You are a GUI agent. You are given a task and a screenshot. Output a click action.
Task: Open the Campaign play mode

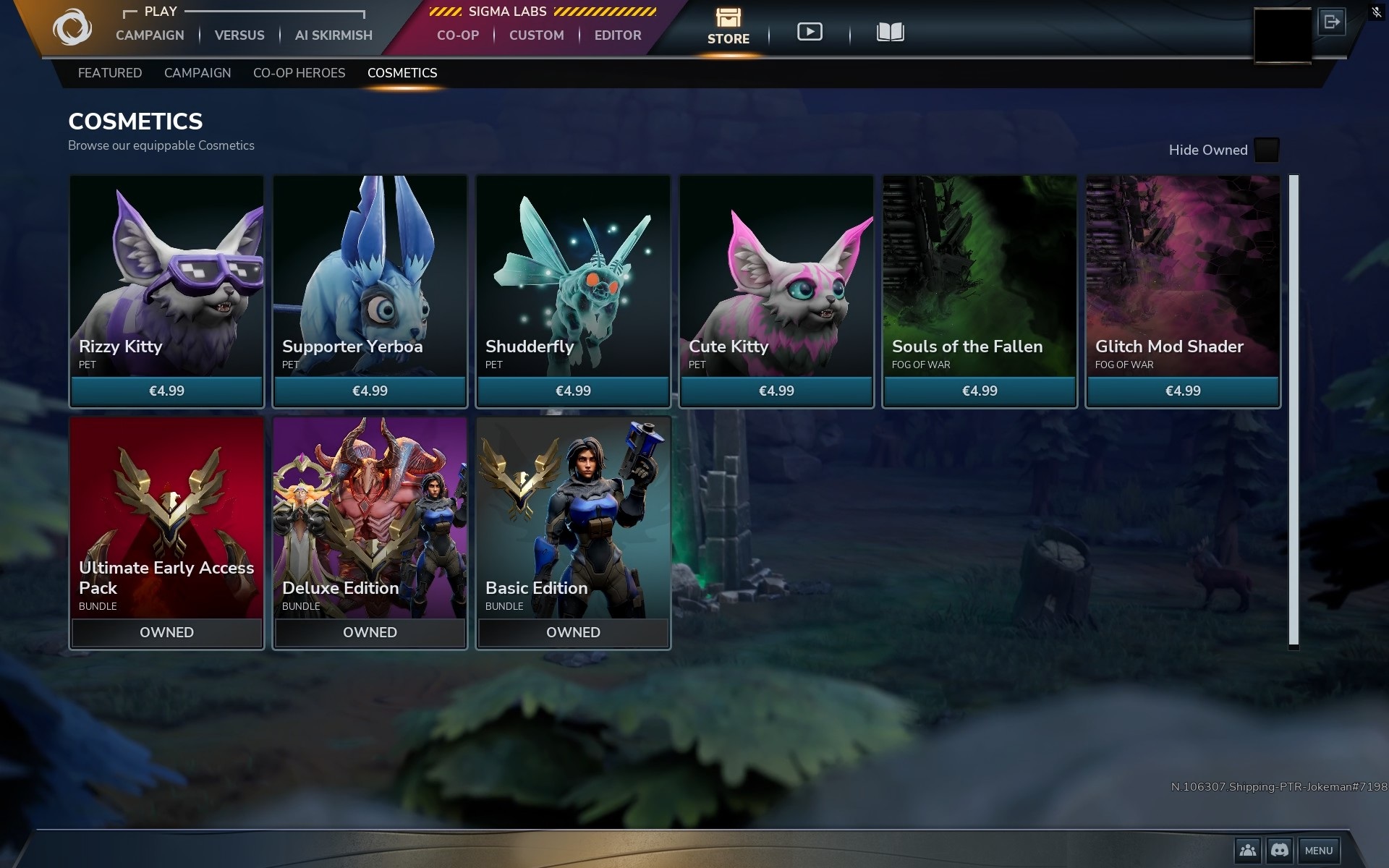tap(150, 35)
